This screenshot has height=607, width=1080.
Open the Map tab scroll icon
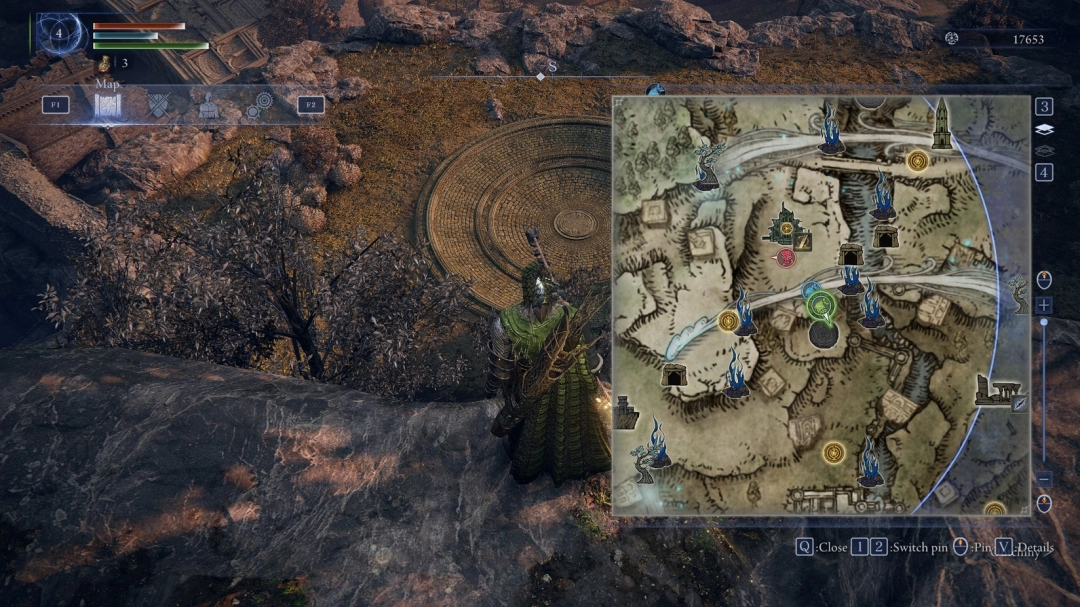(107, 105)
